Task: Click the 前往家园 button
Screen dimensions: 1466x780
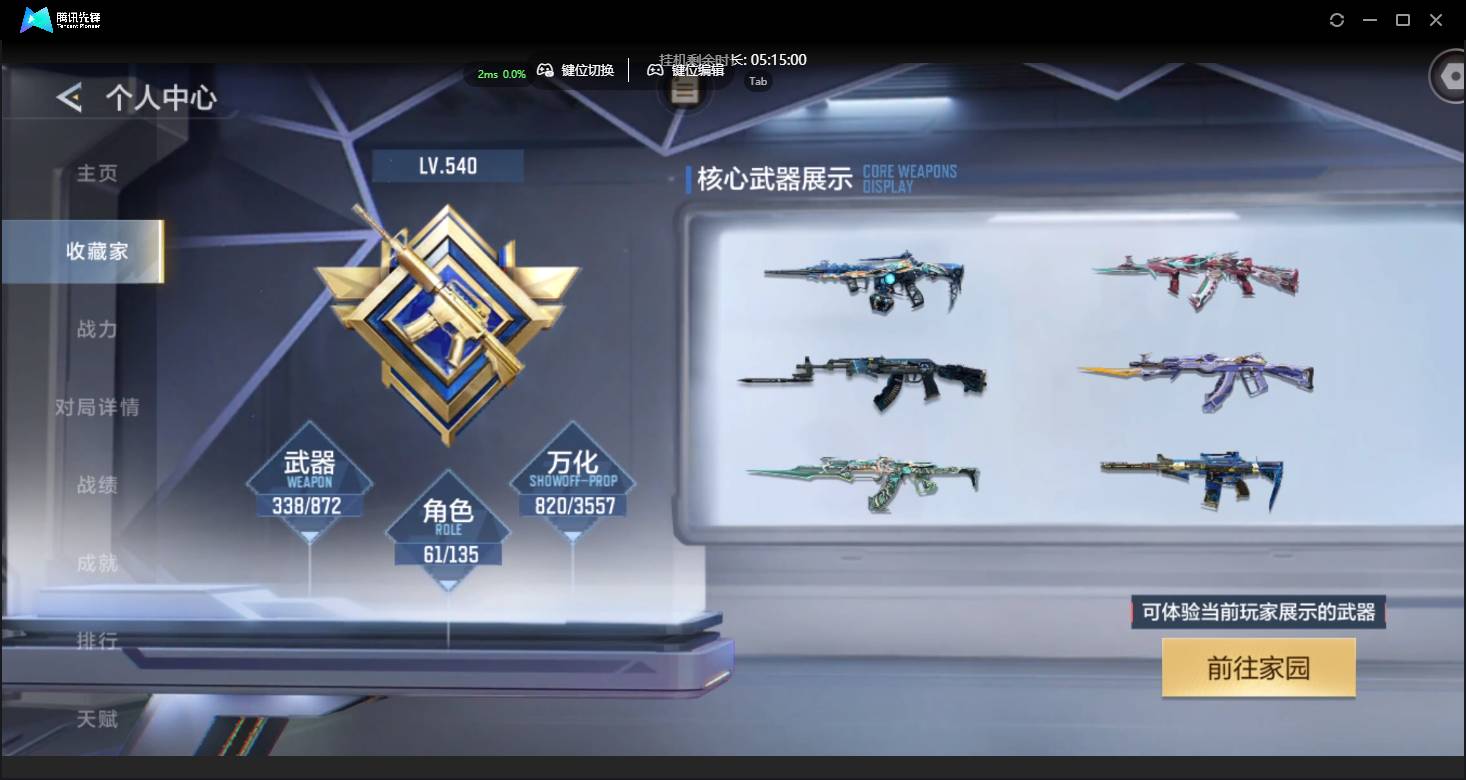Action: point(1257,668)
